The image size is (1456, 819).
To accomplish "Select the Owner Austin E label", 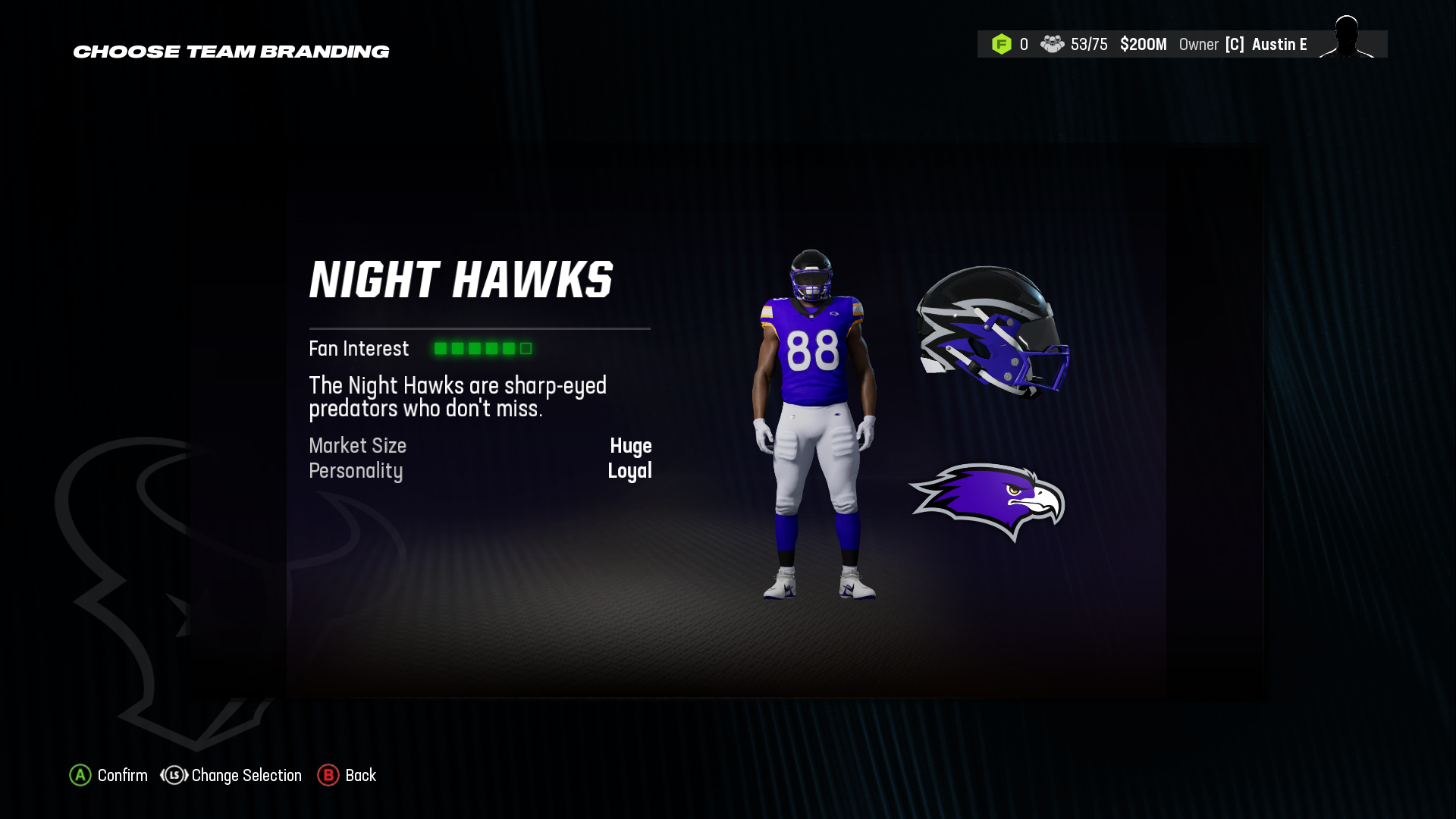I will 1244,44.
